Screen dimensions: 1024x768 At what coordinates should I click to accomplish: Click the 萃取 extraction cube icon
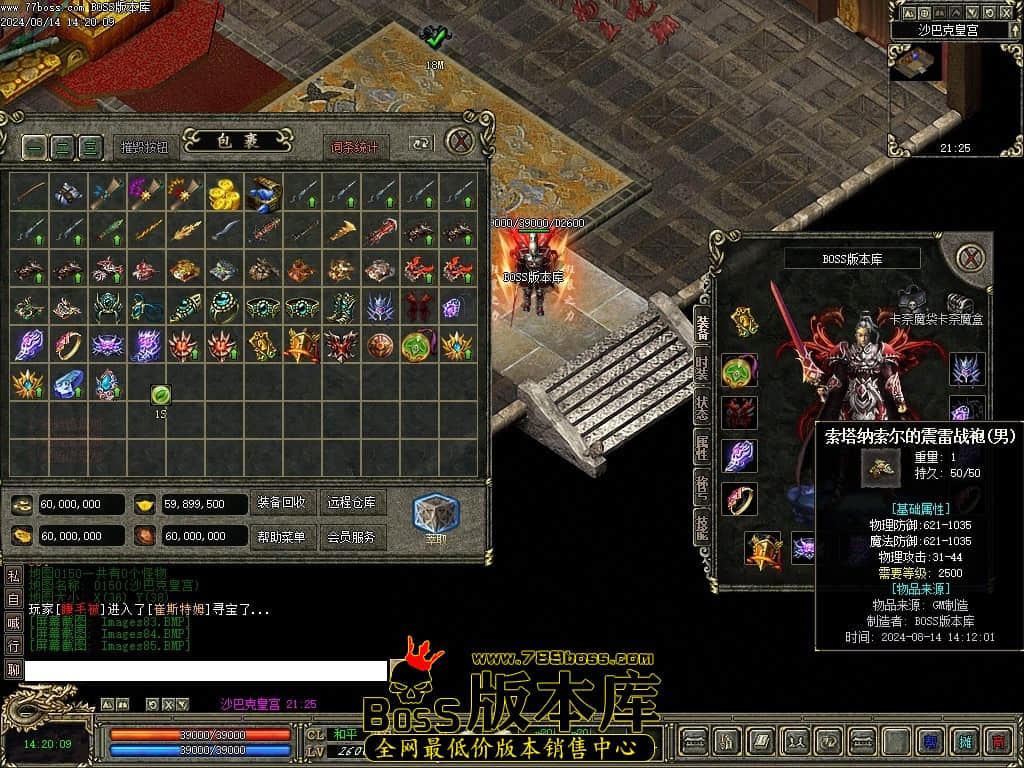(x=436, y=513)
